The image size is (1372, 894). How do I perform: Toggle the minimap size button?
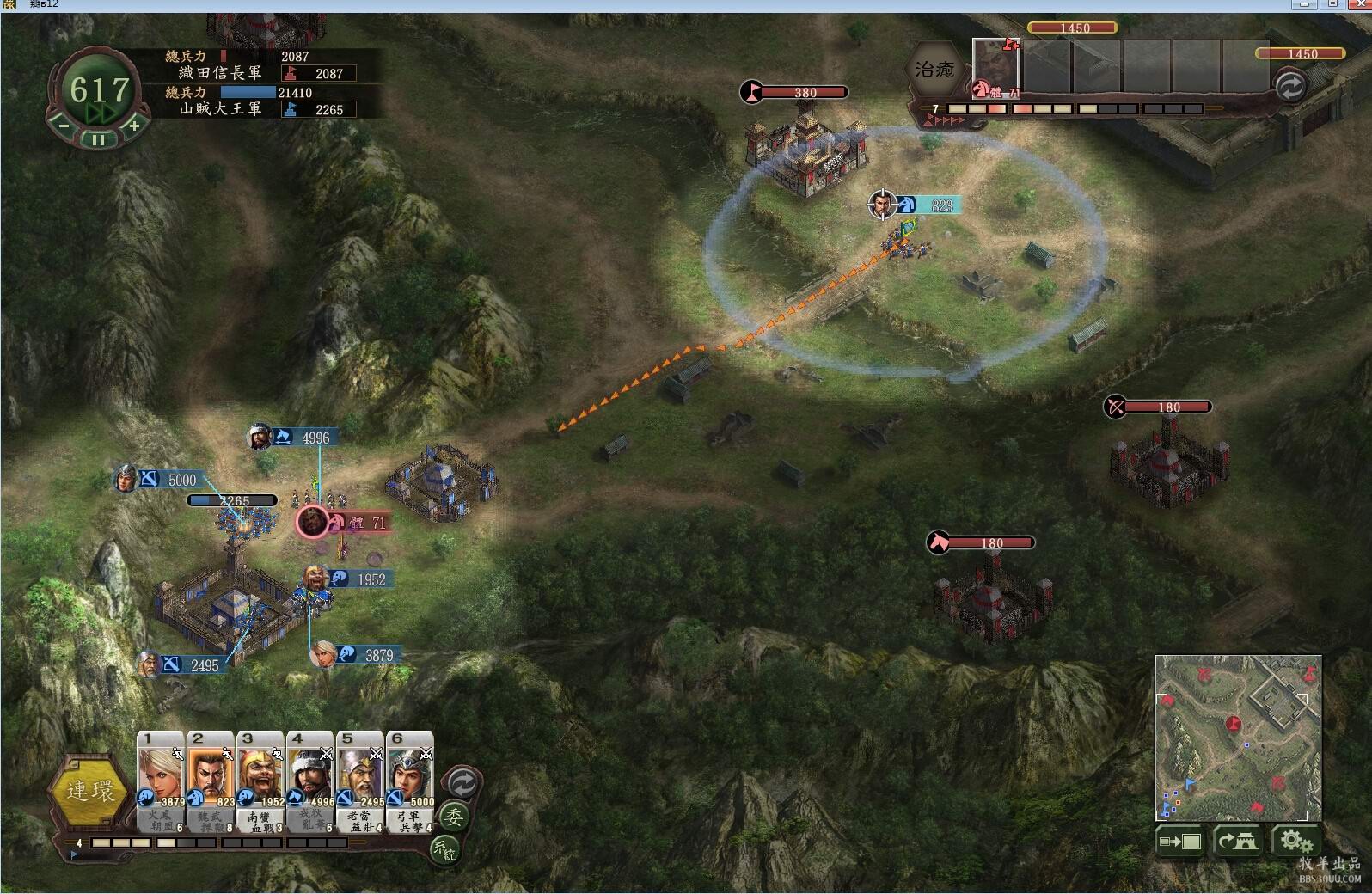[1179, 842]
